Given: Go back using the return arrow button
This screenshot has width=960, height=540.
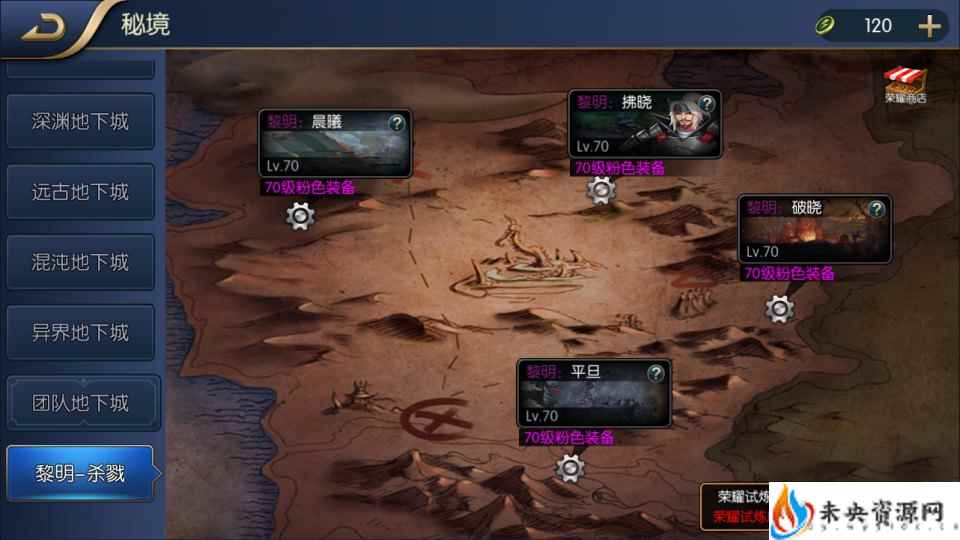Looking at the screenshot, I should 43,26.
